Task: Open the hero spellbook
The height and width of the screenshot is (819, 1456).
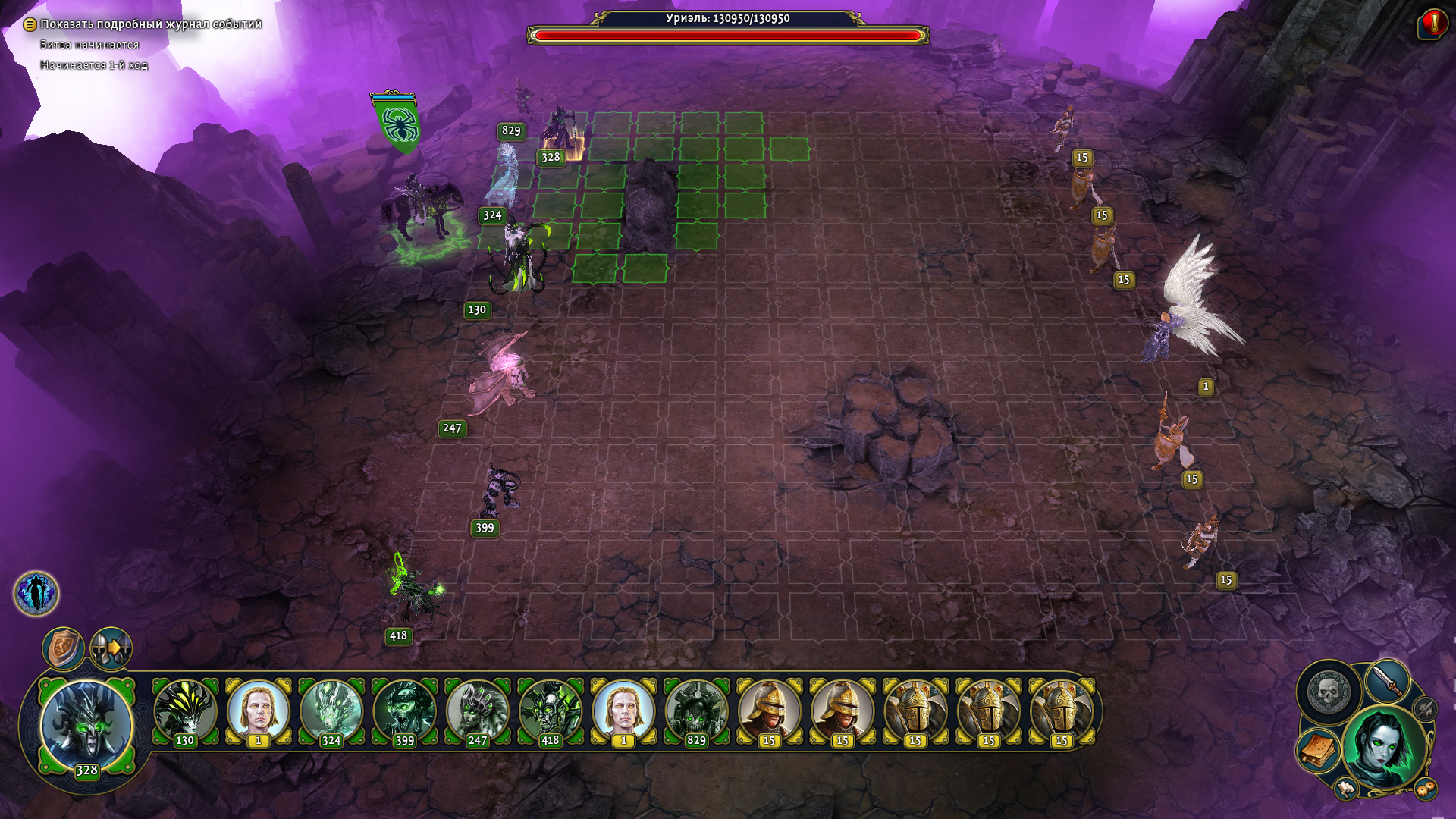Action: pyautogui.click(x=1319, y=750)
